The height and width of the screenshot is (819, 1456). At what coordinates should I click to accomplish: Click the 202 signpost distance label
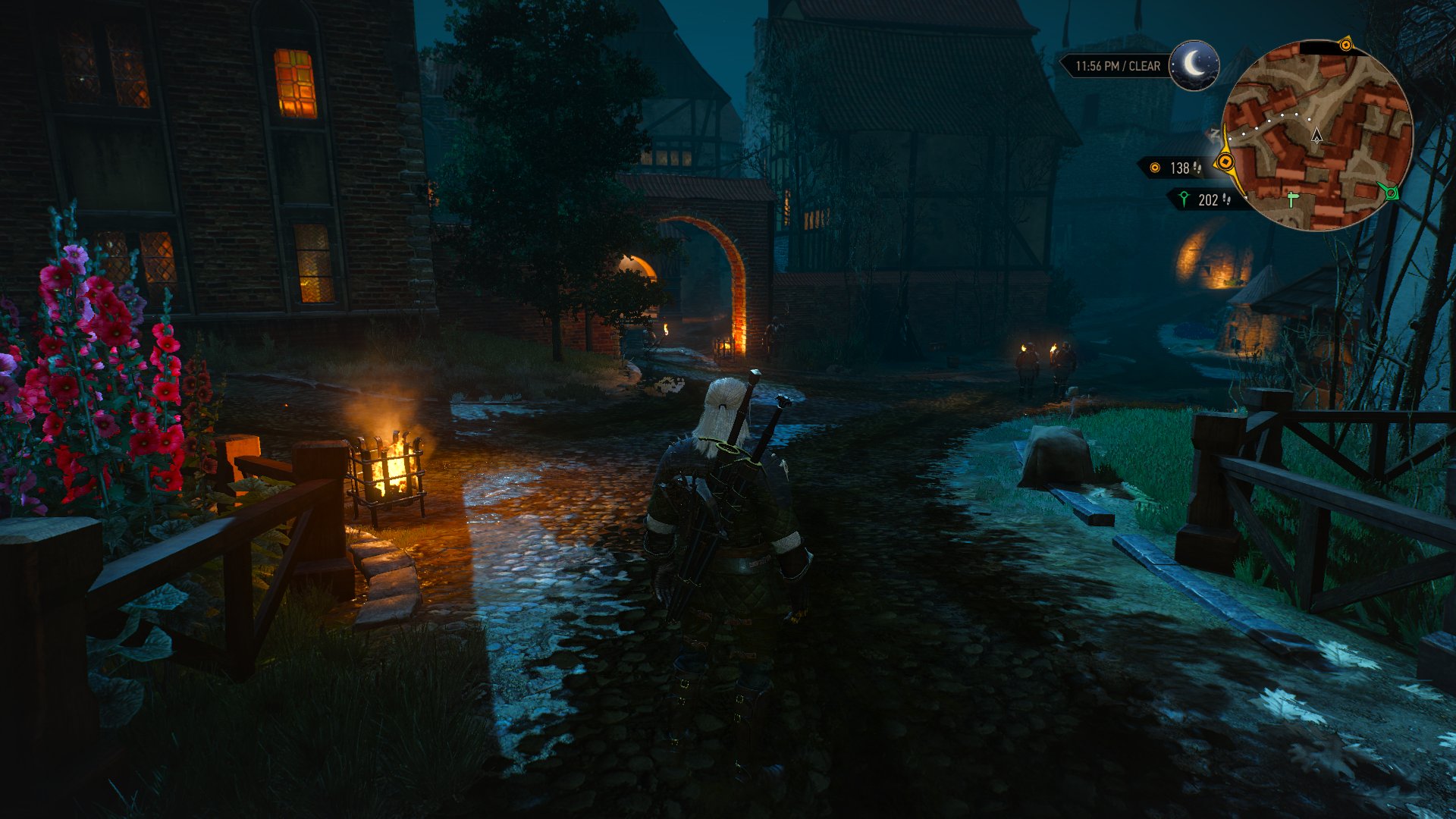tap(1207, 201)
